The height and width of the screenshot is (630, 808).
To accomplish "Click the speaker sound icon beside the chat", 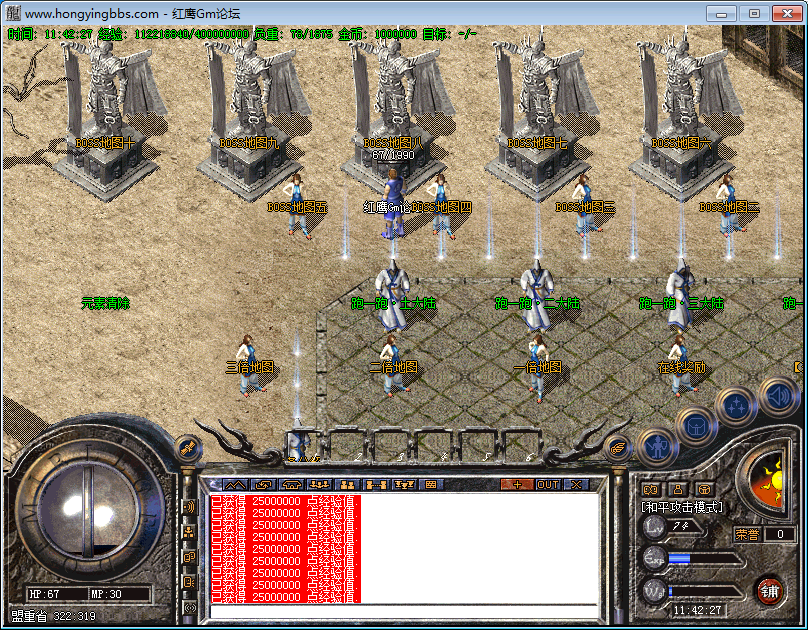I will [x=189, y=507].
